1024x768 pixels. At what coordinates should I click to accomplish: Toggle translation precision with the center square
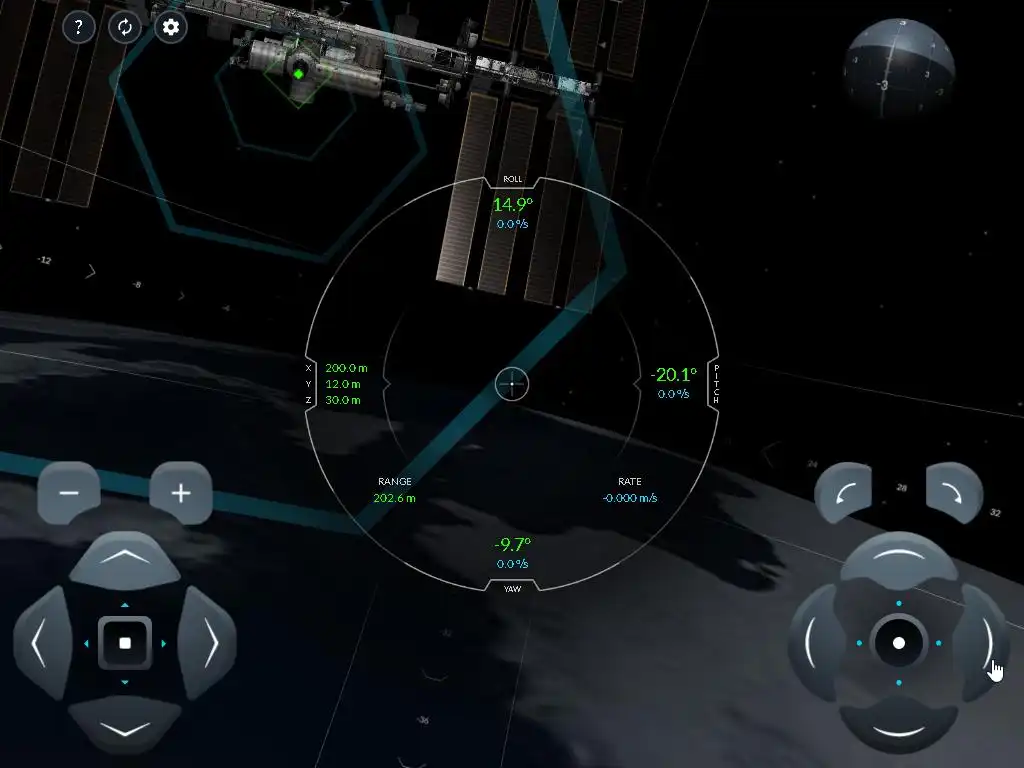[125, 643]
